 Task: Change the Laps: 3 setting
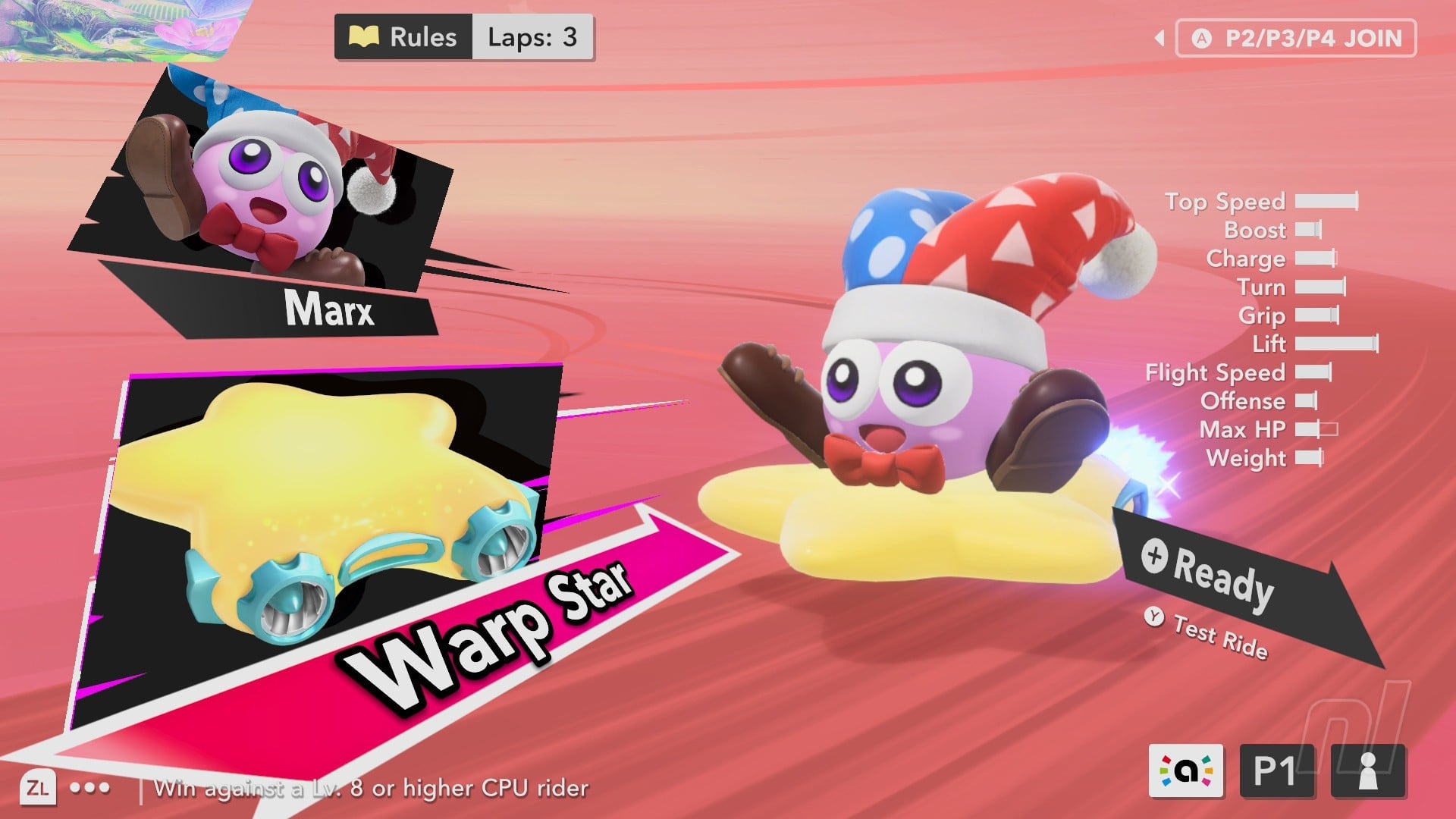pos(532,37)
